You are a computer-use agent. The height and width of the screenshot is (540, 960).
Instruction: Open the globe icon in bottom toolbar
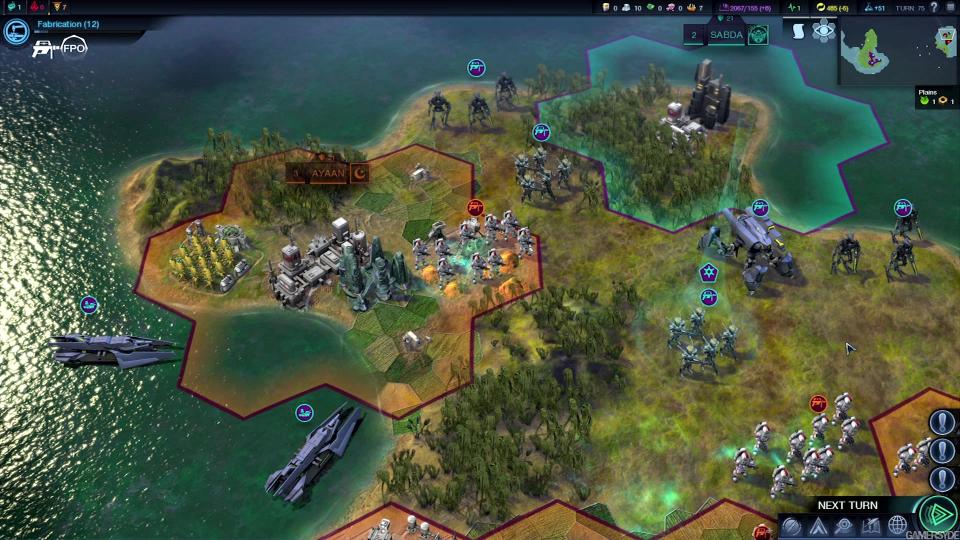tap(897, 526)
